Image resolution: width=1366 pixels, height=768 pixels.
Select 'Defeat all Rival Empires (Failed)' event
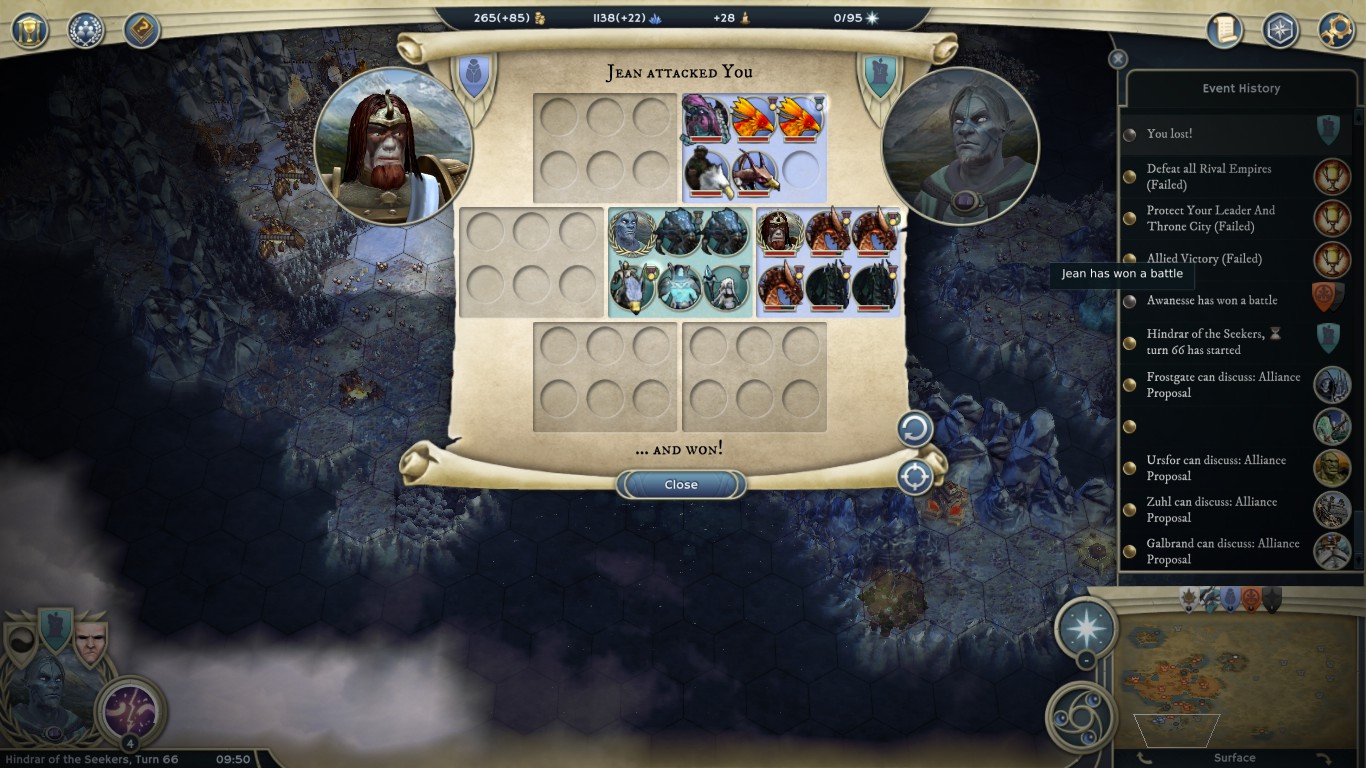pyautogui.click(x=1209, y=177)
